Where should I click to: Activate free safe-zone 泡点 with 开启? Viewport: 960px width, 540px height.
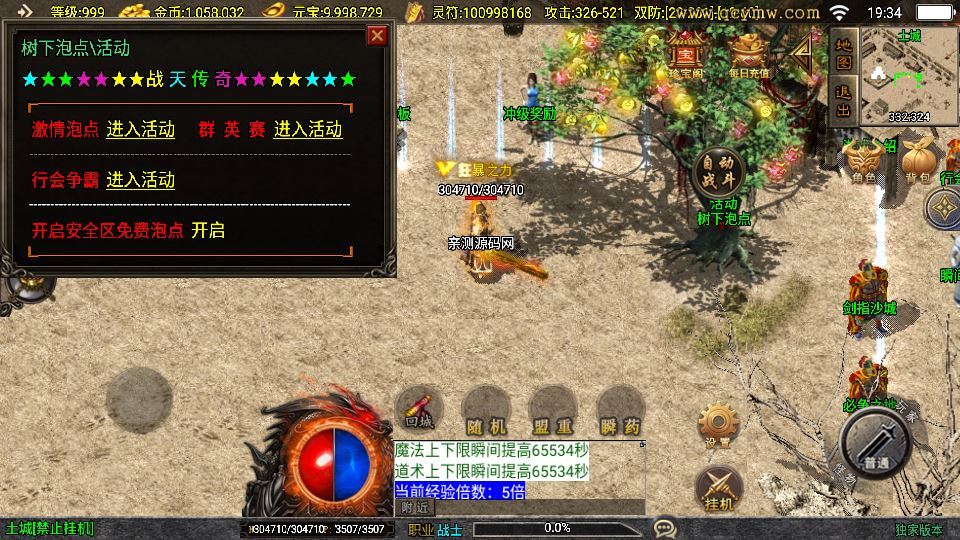point(208,230)
